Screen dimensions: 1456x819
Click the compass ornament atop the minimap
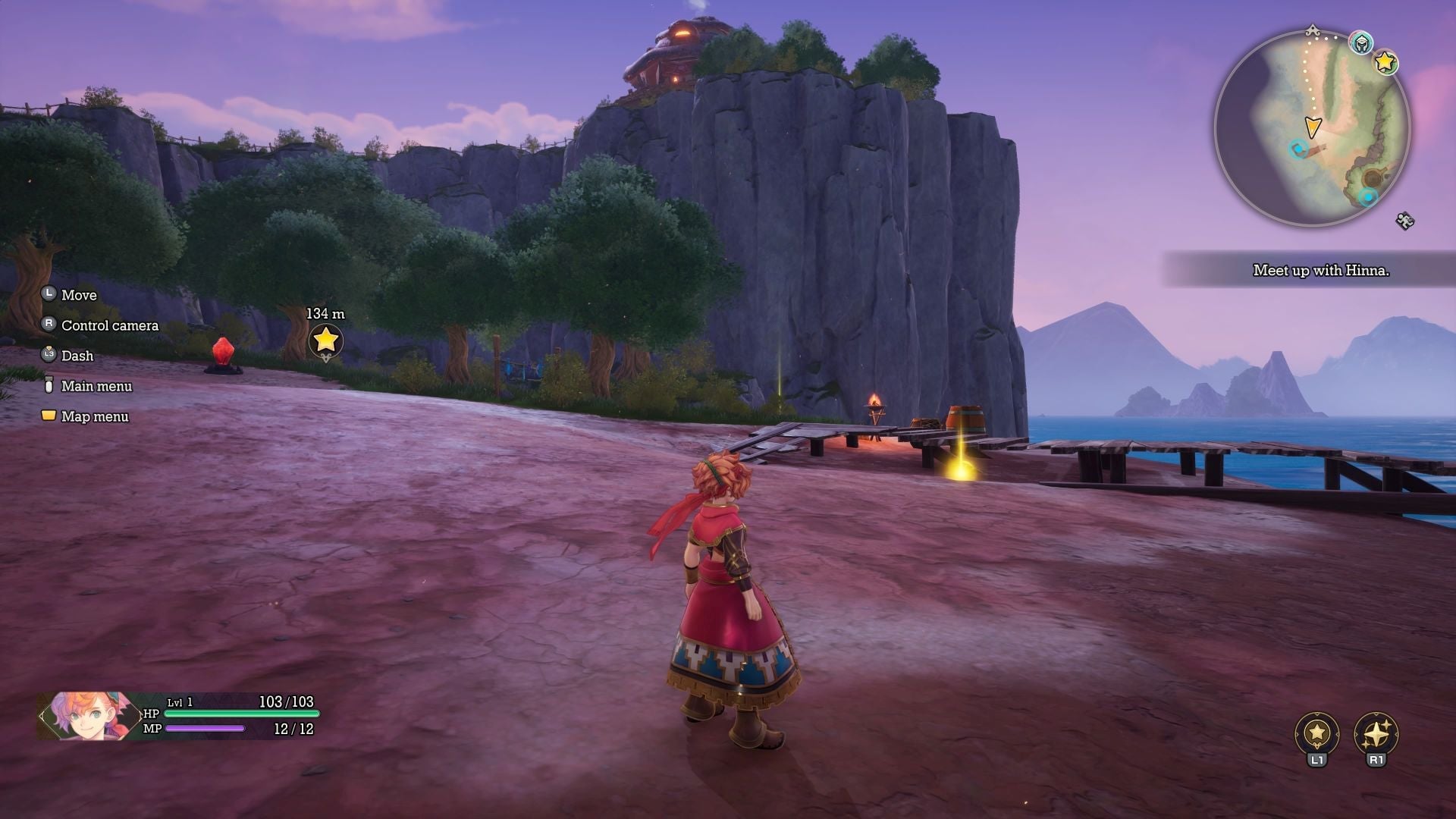1313,29
